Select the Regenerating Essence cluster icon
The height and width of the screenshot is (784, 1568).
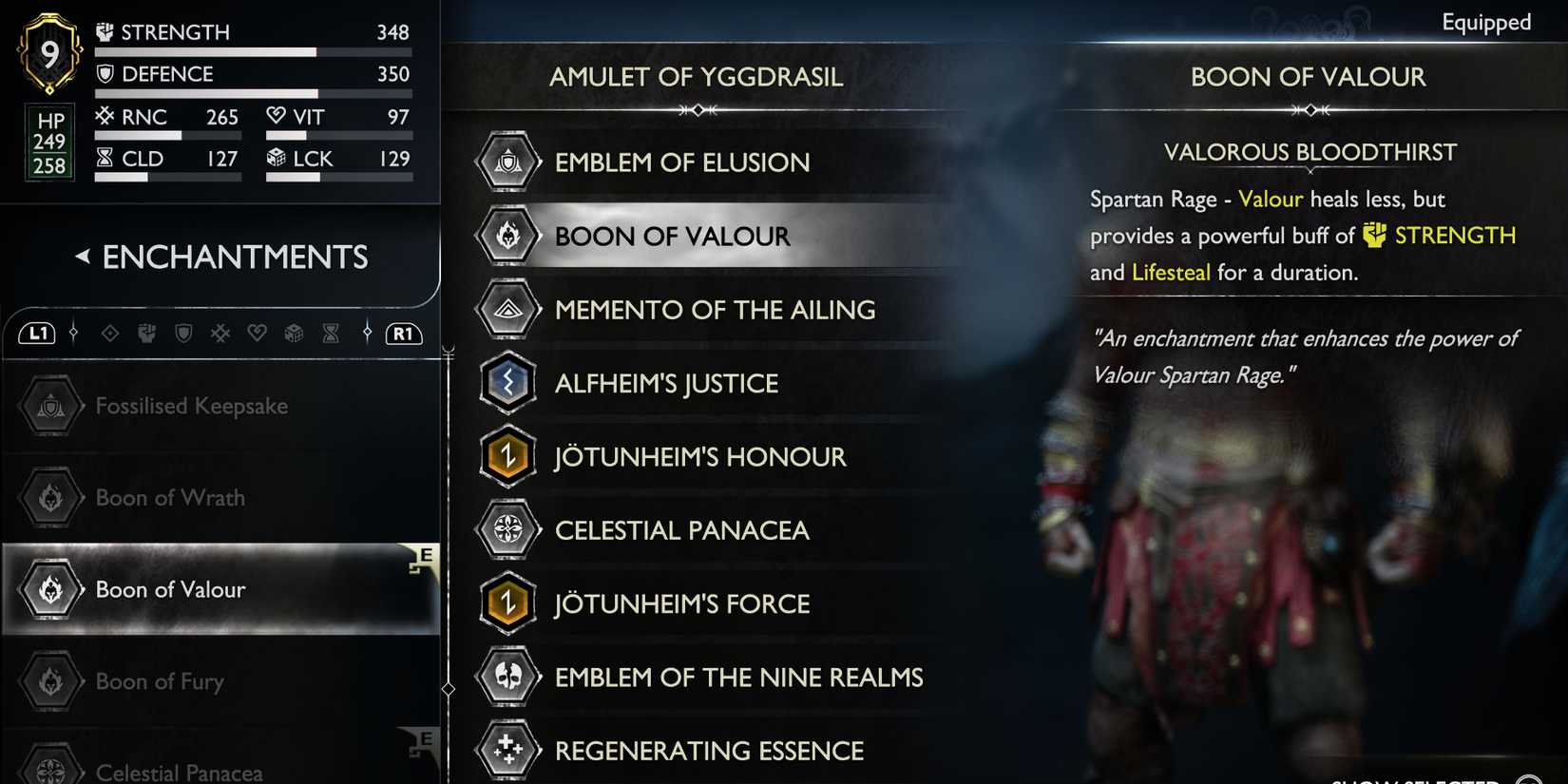point(508,750)
